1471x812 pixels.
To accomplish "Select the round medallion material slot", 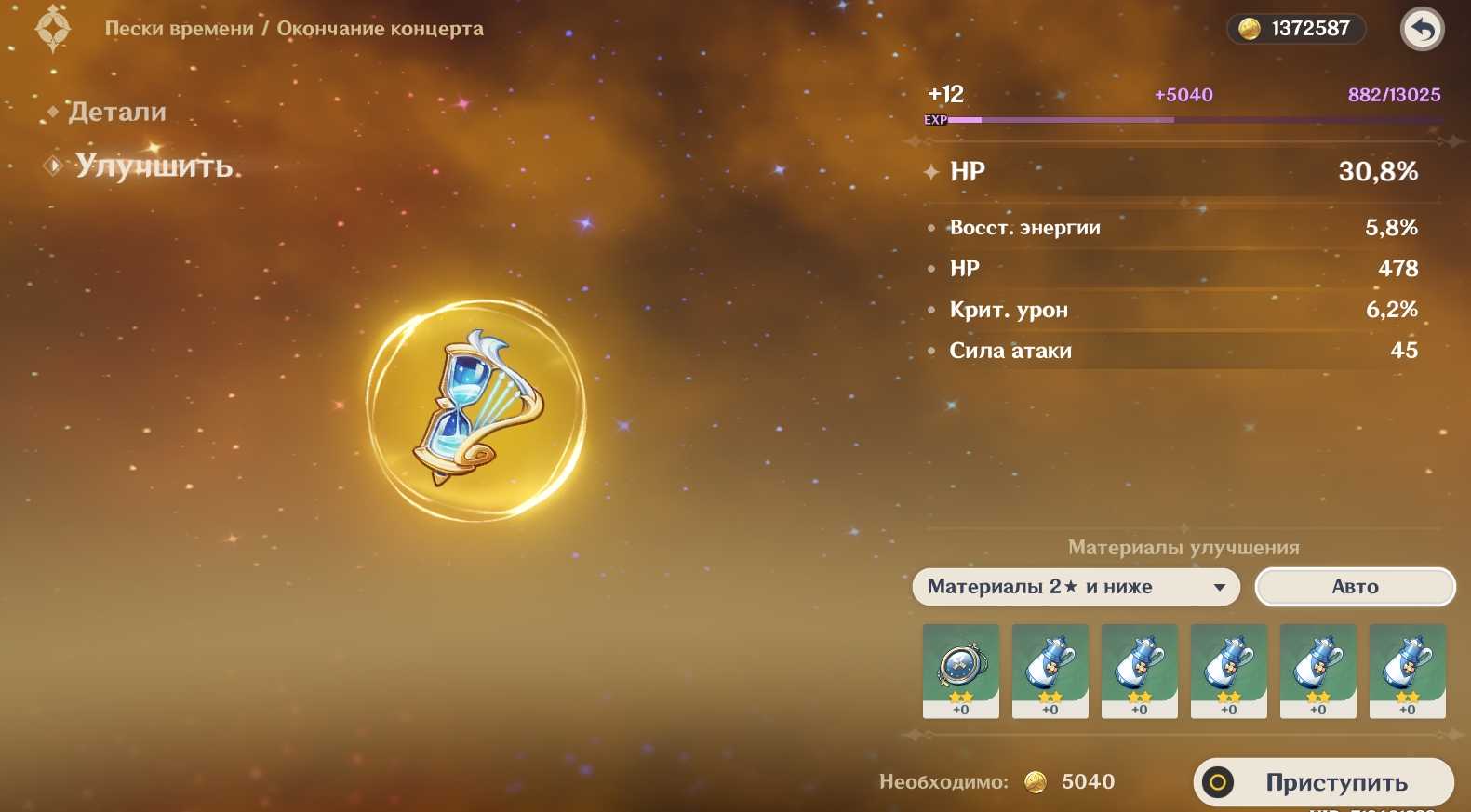I will [960, 671].
